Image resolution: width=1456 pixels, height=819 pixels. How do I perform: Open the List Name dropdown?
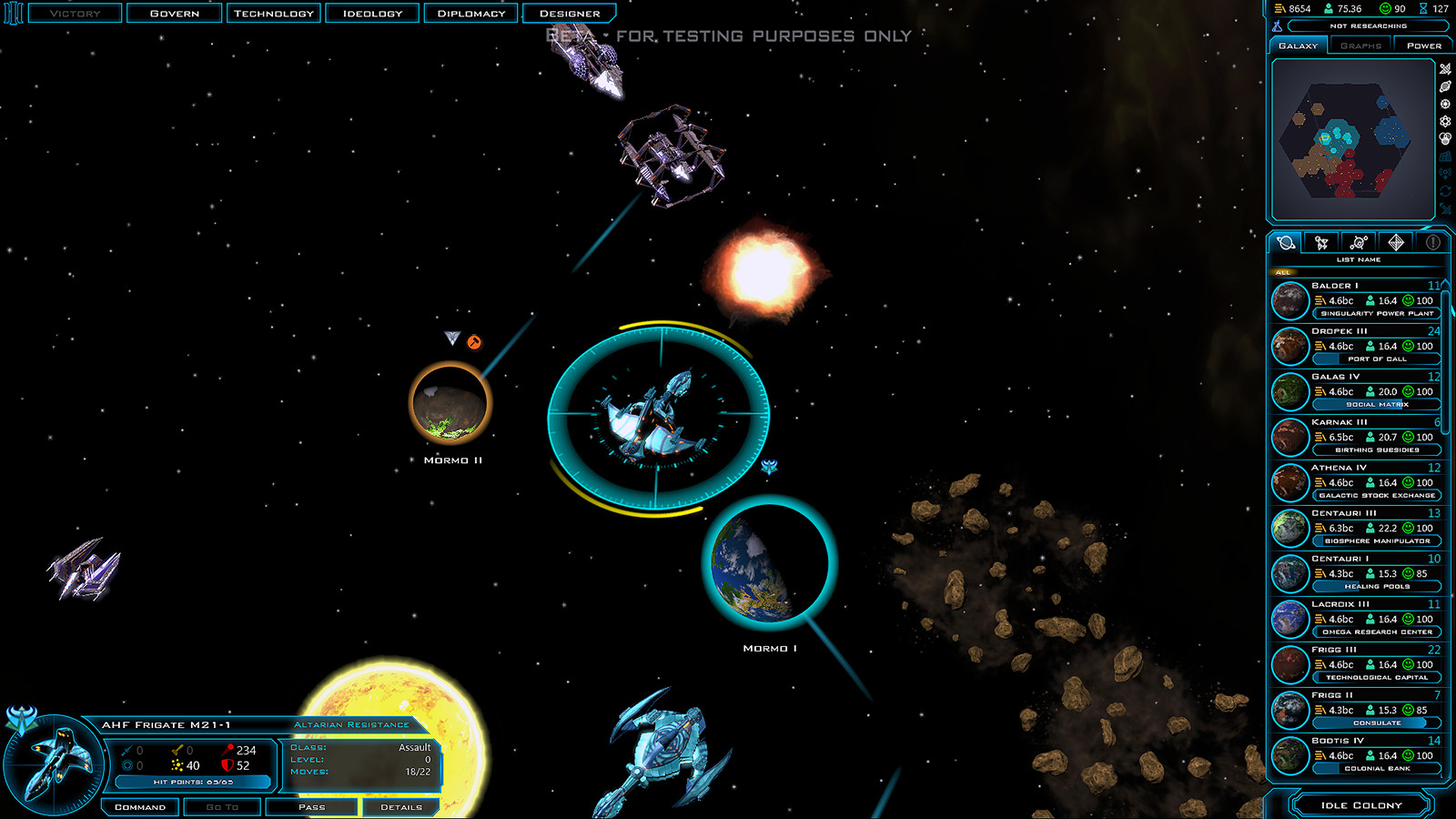[x=1358, y=259]
